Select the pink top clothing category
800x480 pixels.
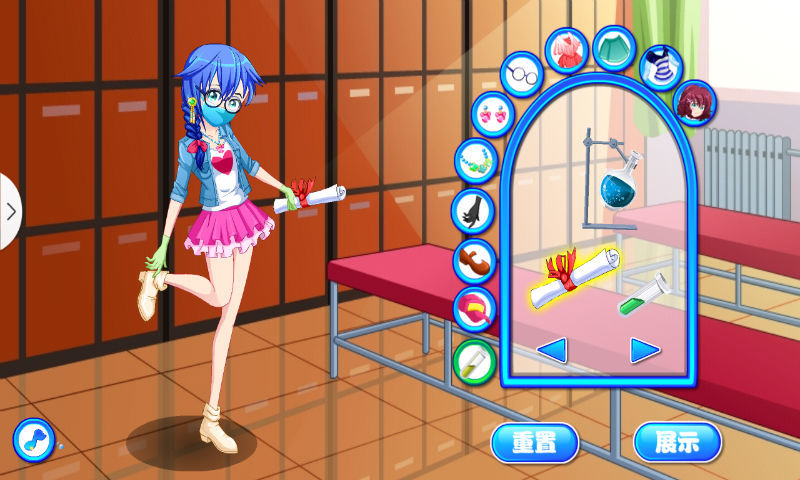tap(567, 49)
